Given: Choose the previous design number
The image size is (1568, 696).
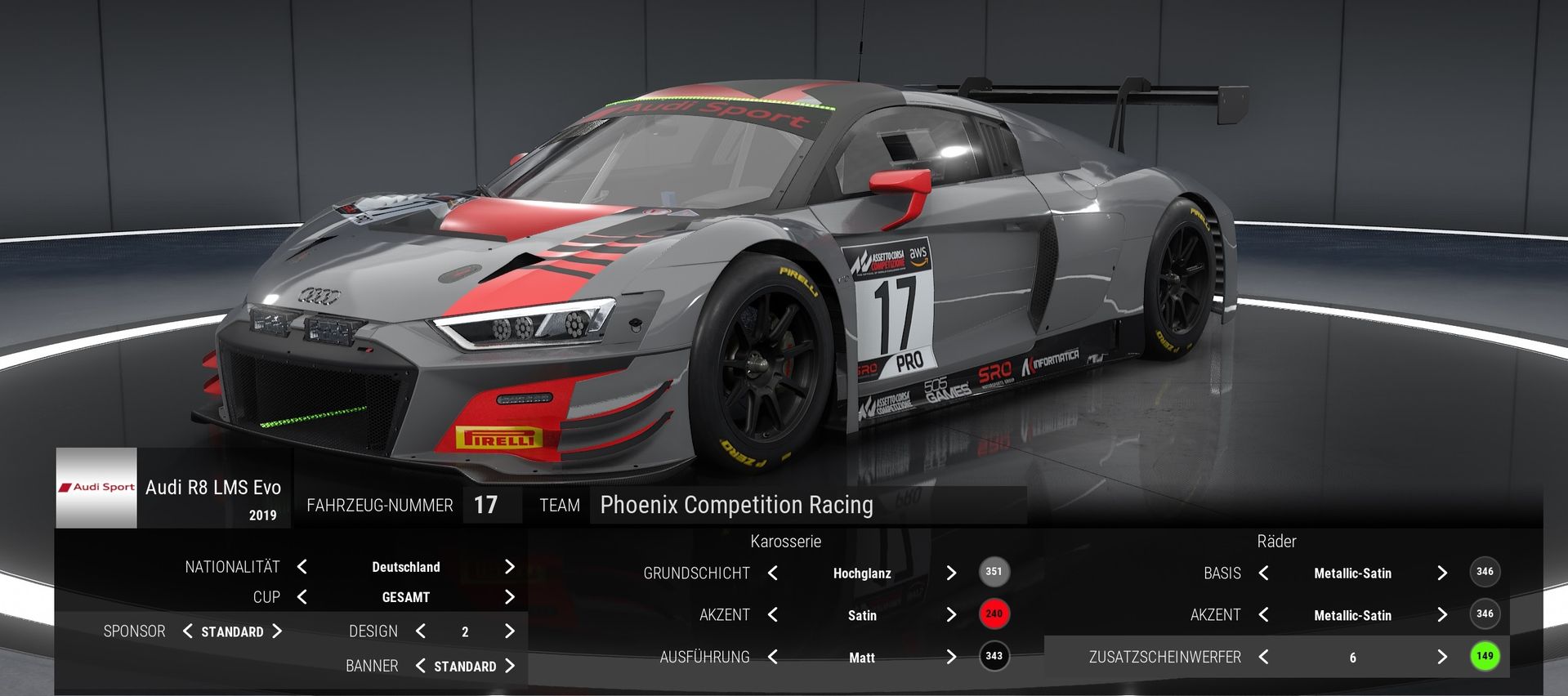Looking at the screenshot, I should [421, 631].
